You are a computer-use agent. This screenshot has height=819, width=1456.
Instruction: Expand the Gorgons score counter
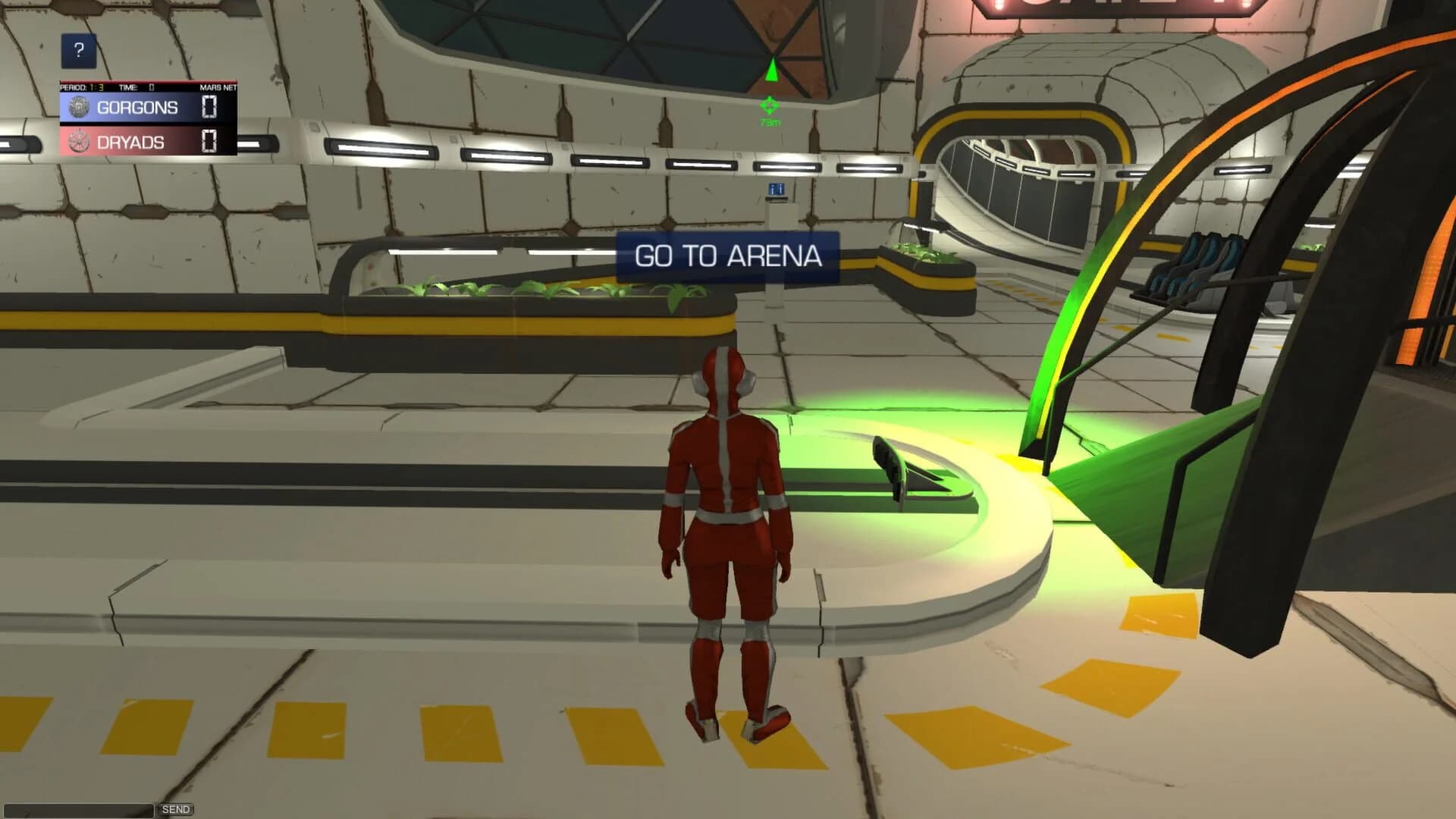(x=209, y=107)
